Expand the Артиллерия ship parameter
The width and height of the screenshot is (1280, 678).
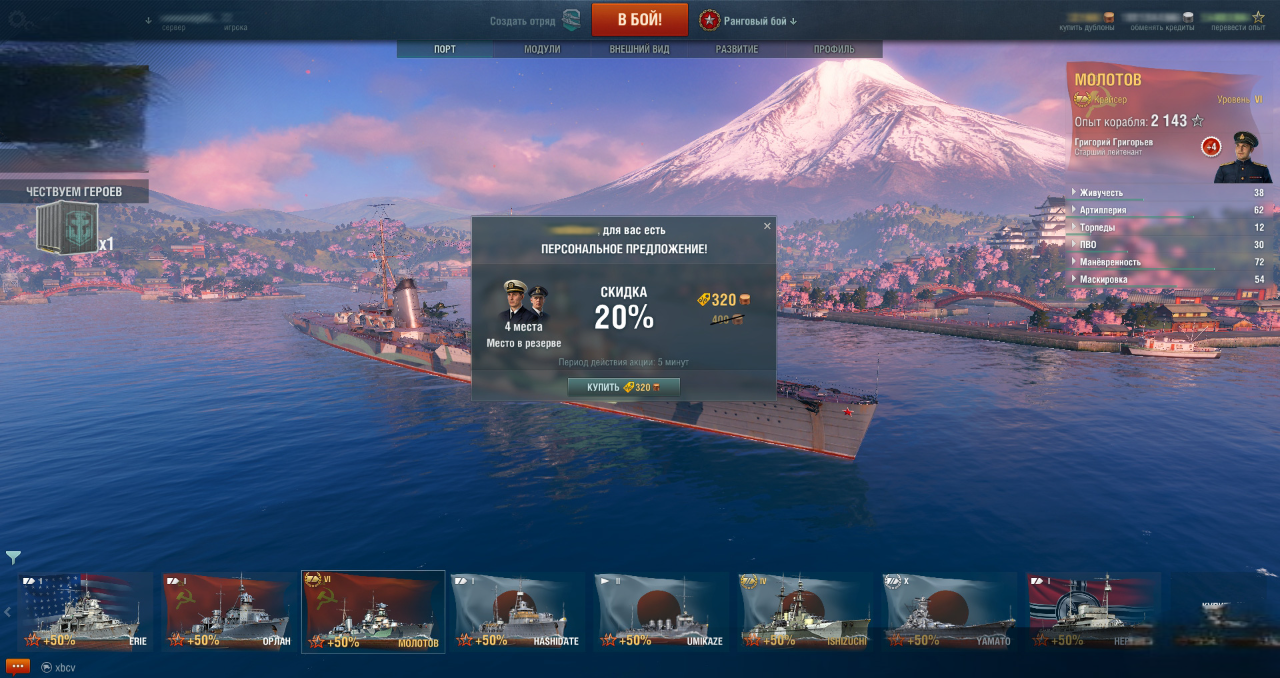coord(1103,210)
